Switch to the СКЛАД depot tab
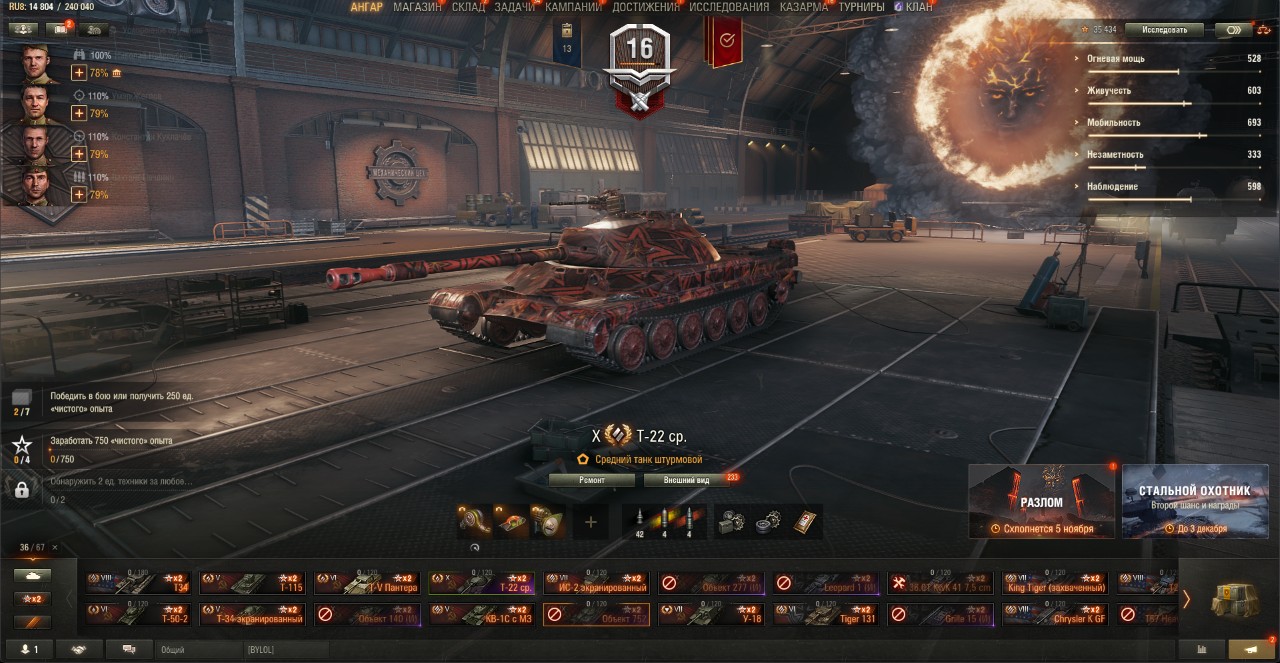 468,7
